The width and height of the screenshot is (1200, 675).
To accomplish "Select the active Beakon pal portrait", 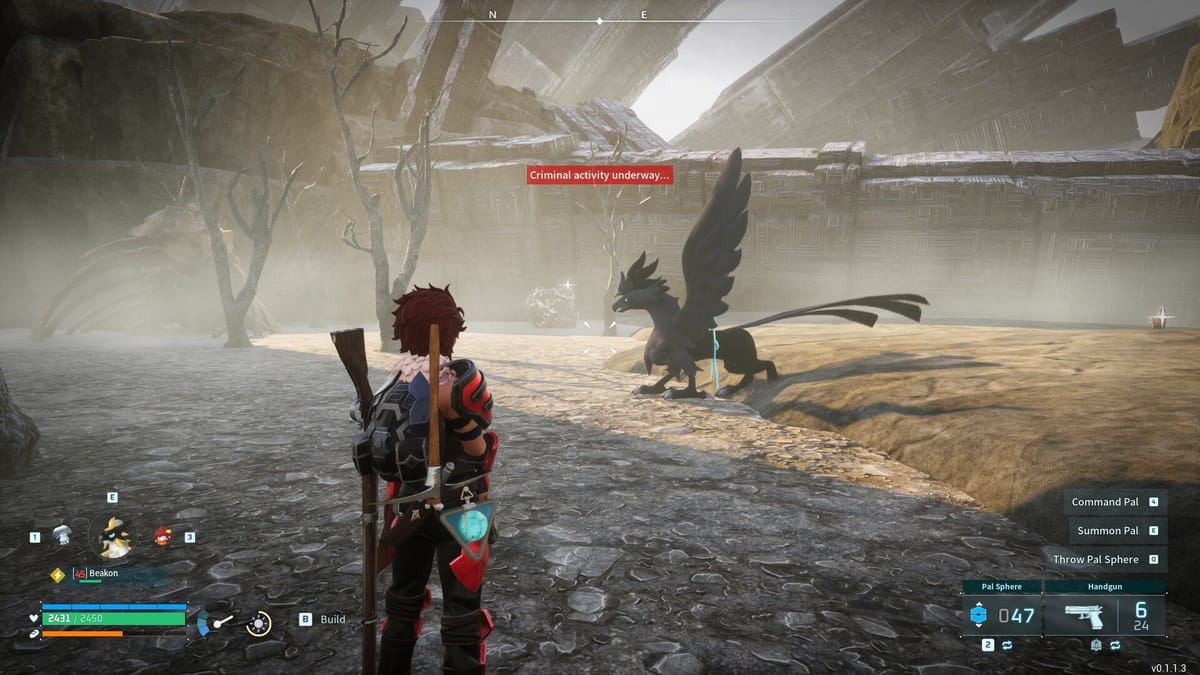I will [x=112, y=537].
